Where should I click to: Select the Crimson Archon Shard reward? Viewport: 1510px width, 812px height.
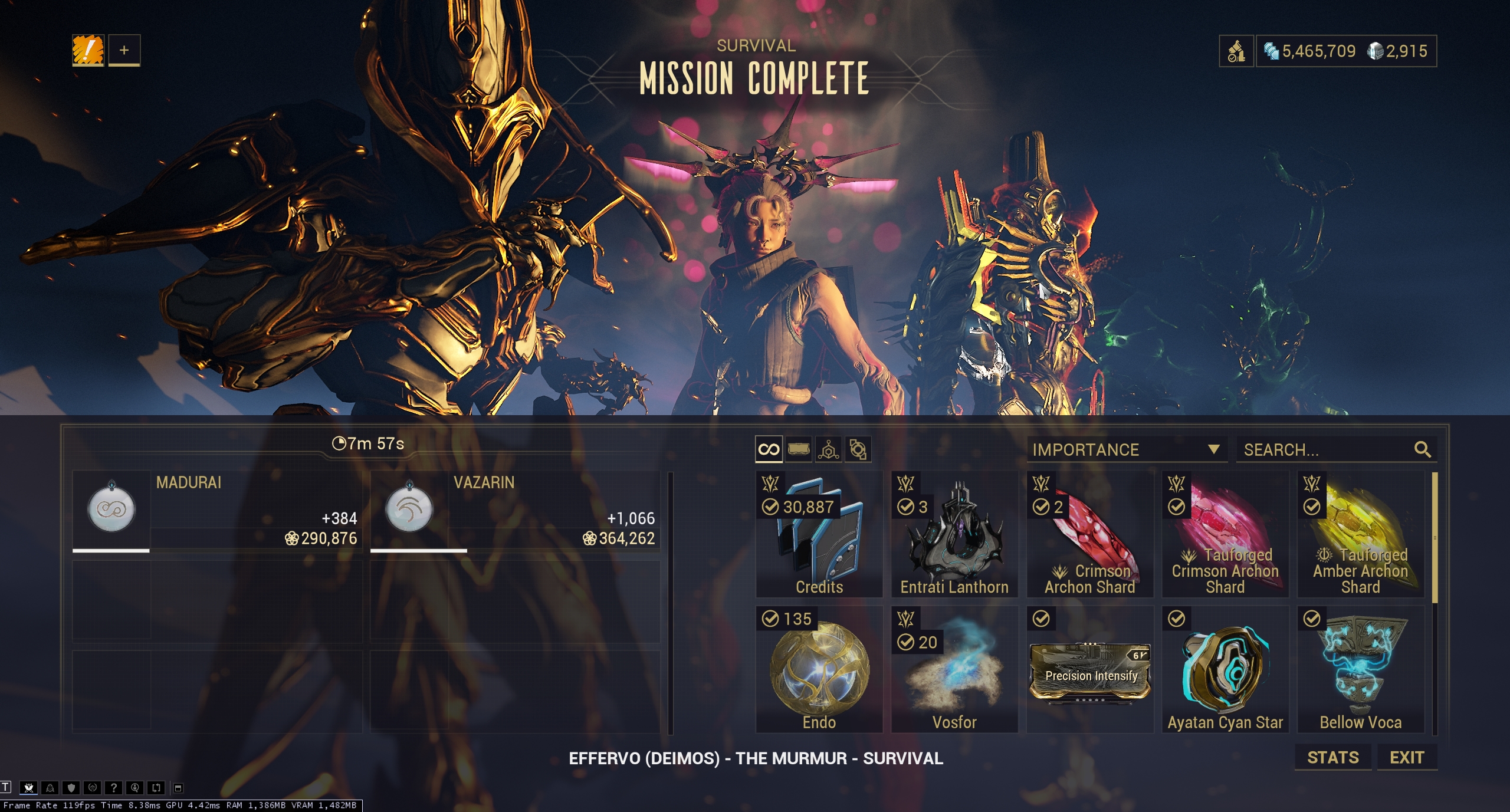coord(1089,534)
